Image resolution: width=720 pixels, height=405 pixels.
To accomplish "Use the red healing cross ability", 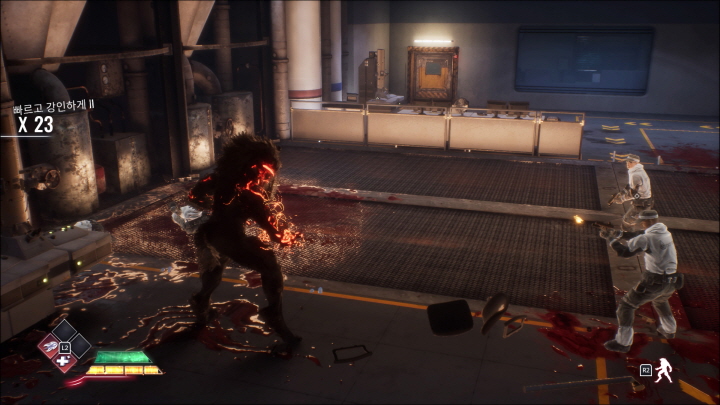I will click(x=64, y=361).
